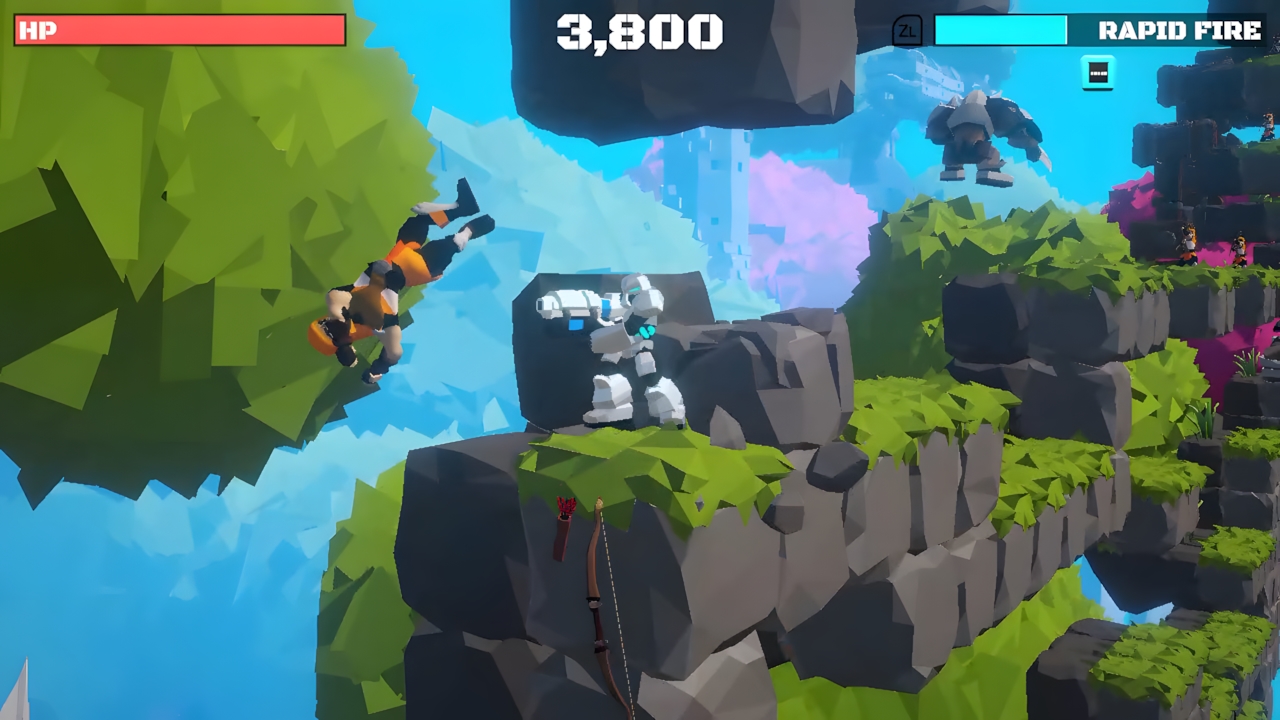Click the castle tower in the background

pos(728,190)
